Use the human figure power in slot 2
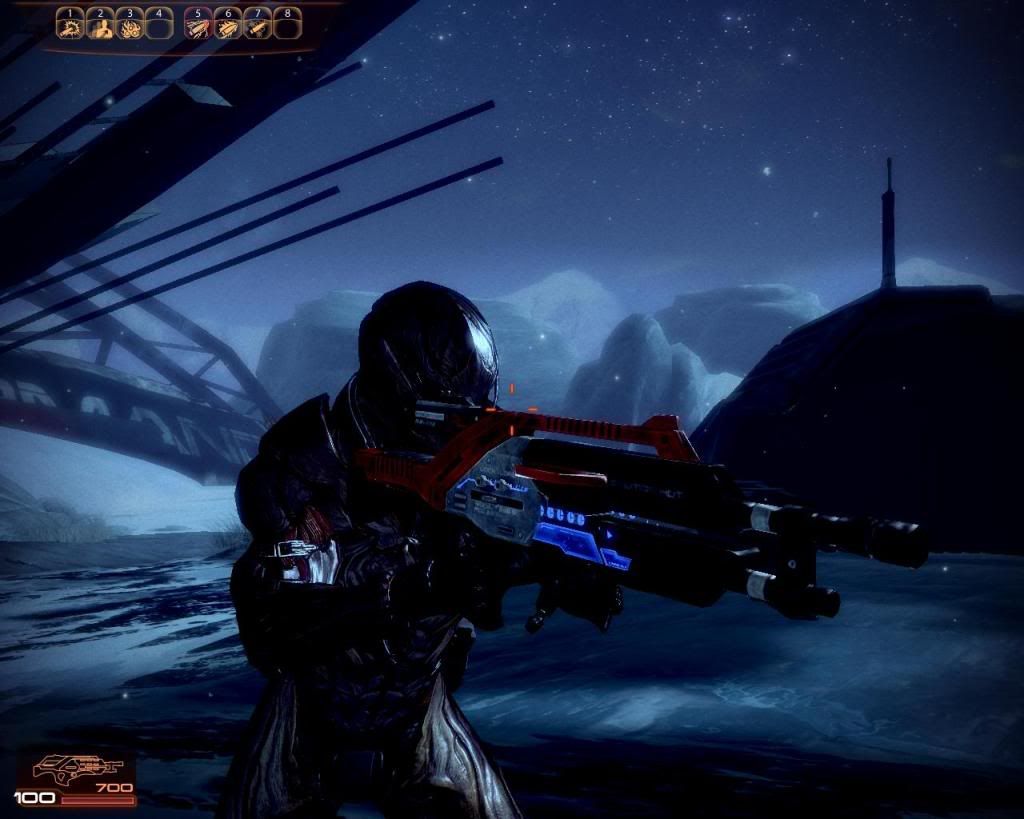 (x=99, y=24)
